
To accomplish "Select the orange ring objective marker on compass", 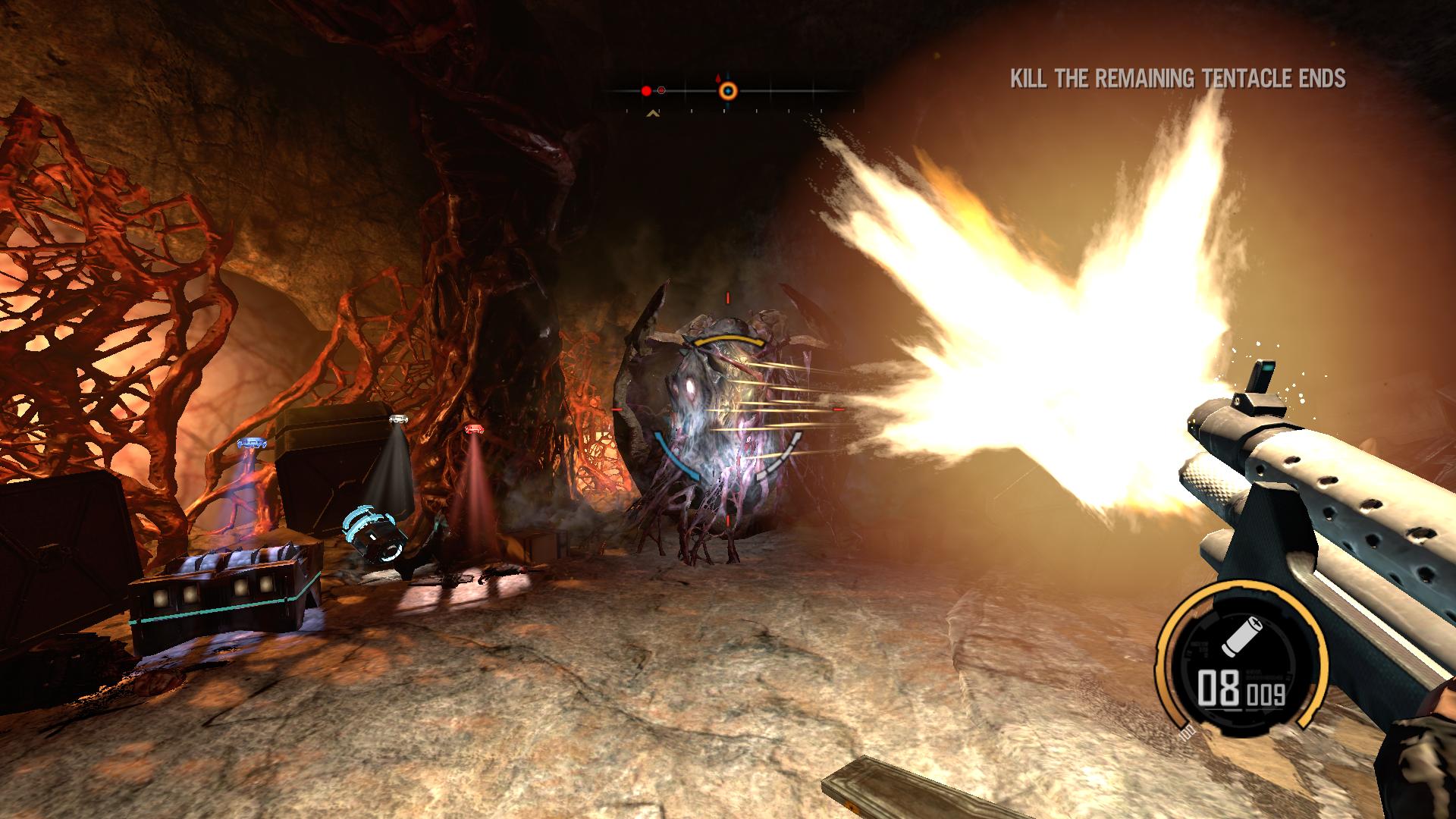I will (x=728, y=91).
